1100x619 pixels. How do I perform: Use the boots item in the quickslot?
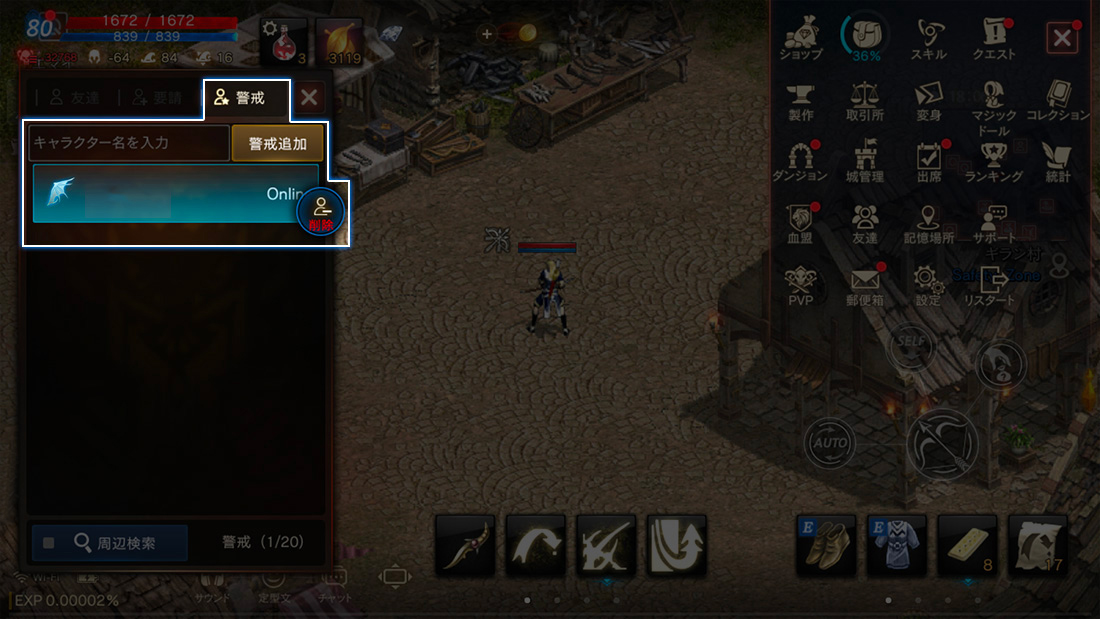click(825, 545)
